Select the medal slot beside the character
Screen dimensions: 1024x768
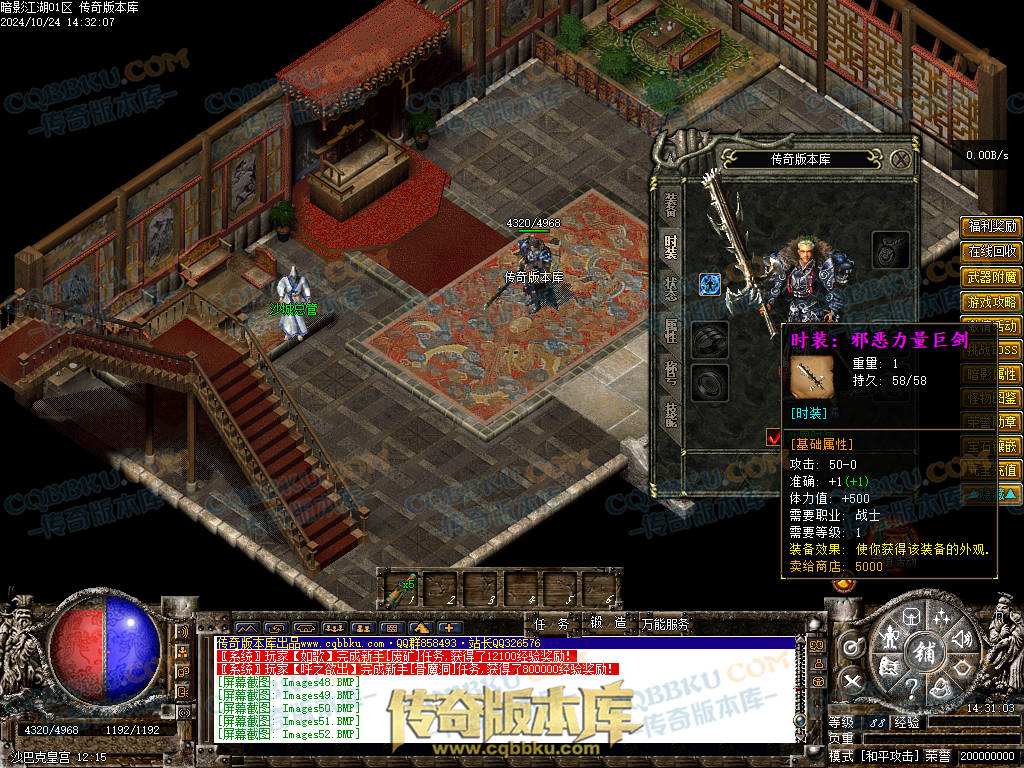[x=890, y=249]
